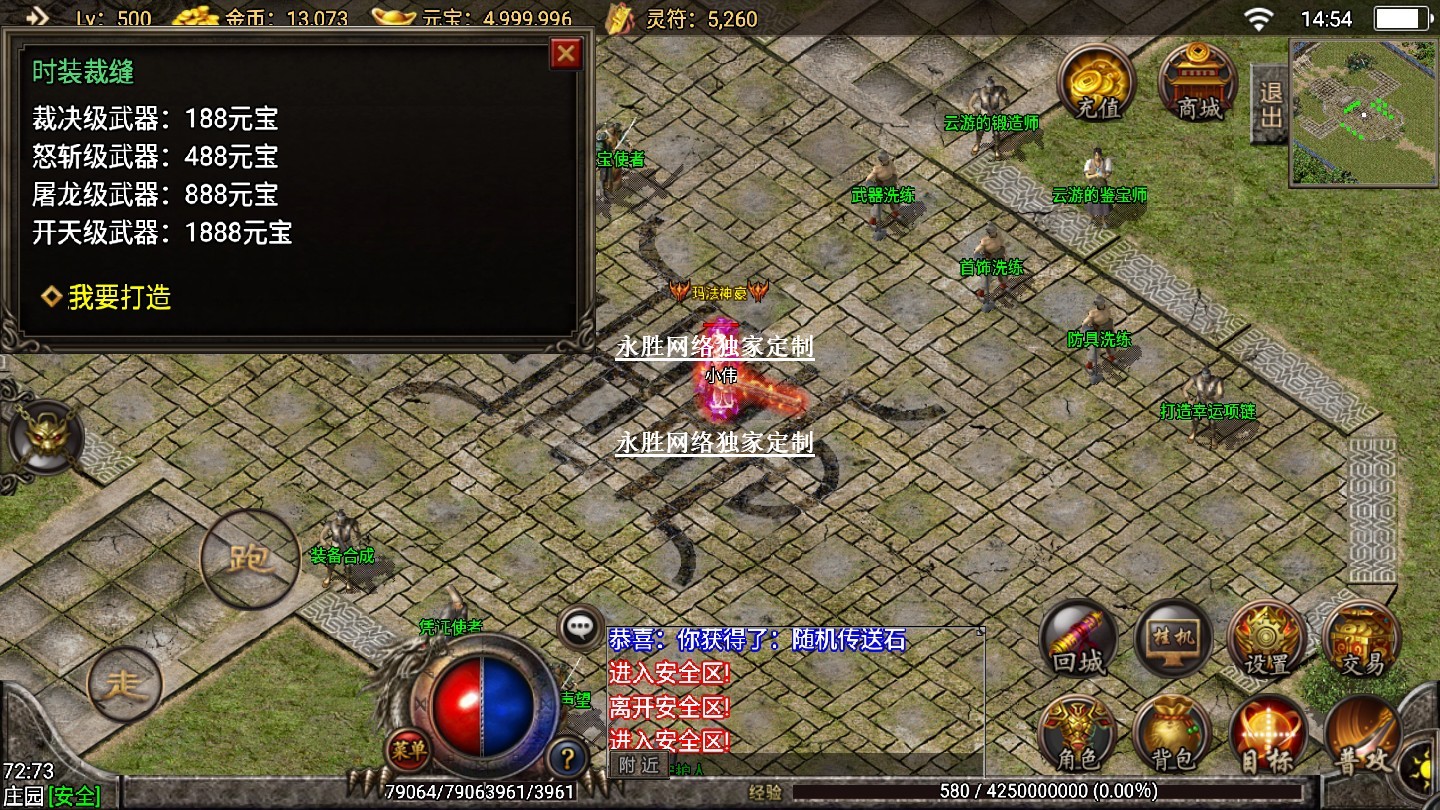Open the 设置 settings
This screenshot has width=1440, height=810.
[1267, 640]
